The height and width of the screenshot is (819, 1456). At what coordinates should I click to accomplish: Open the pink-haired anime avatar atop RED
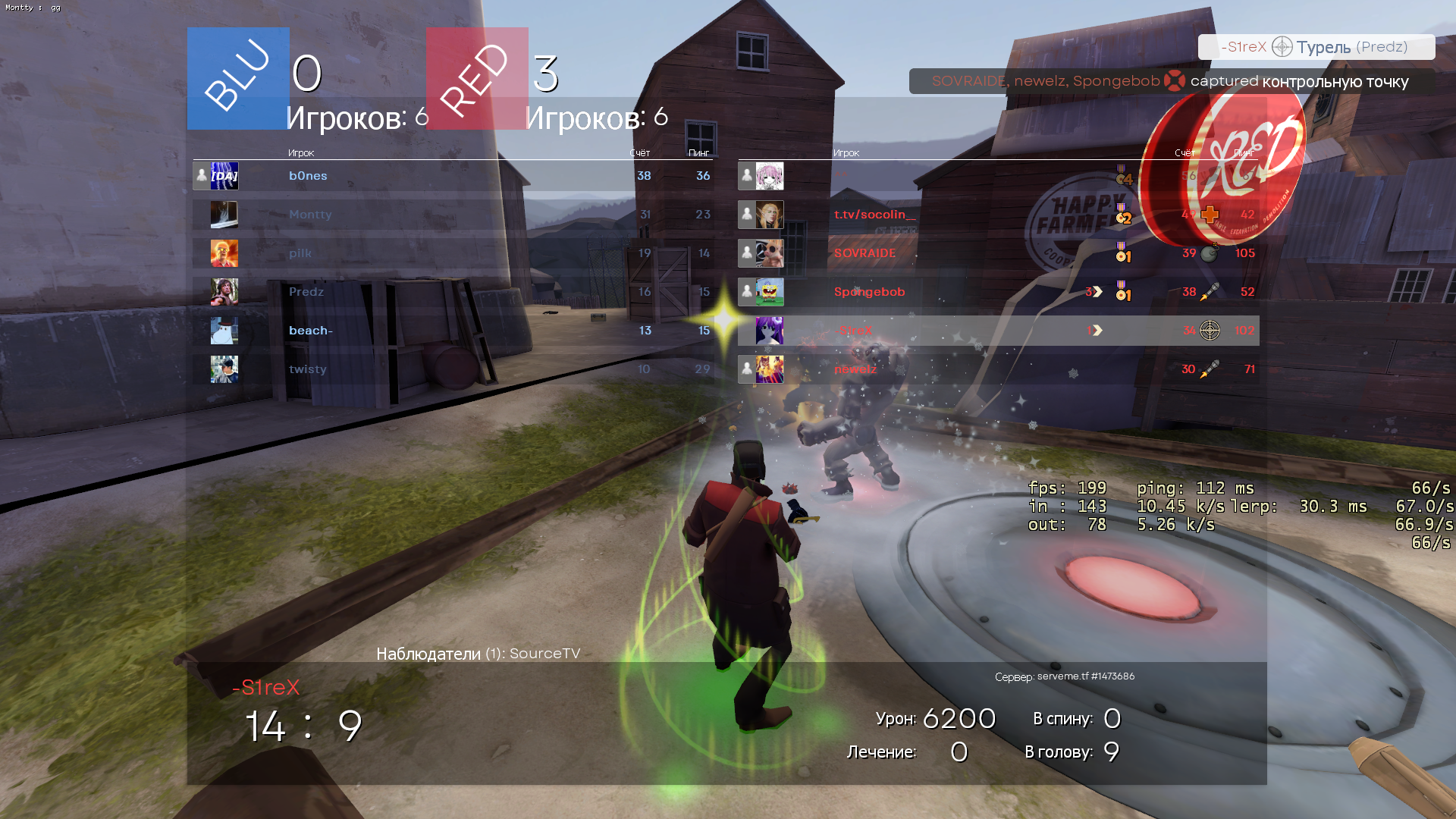point(770,176)
